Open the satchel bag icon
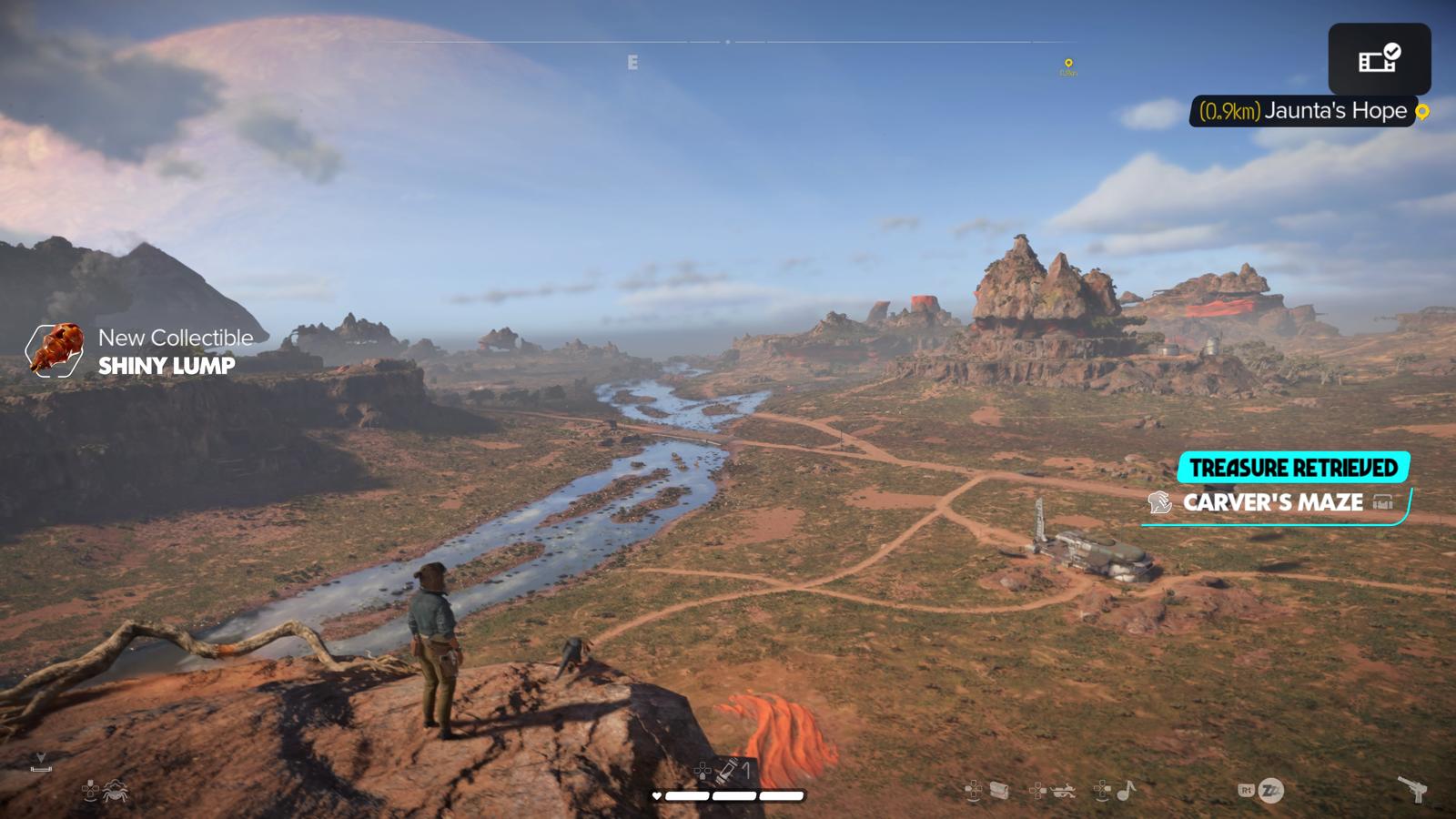The width and height of the screenshot is (1456, 819). click(999, 790)
